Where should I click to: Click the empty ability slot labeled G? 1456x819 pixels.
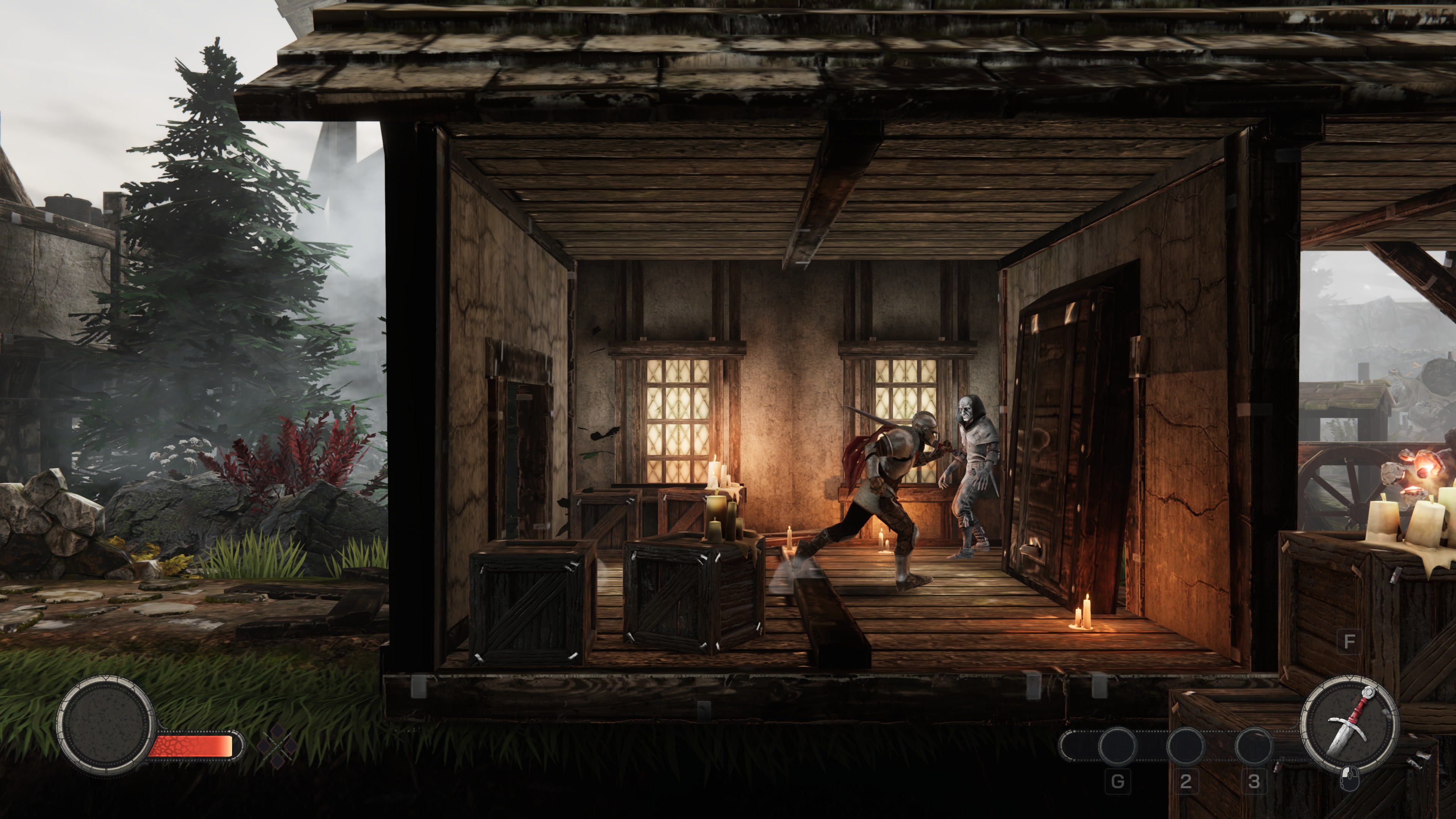tap(1117, 746)
